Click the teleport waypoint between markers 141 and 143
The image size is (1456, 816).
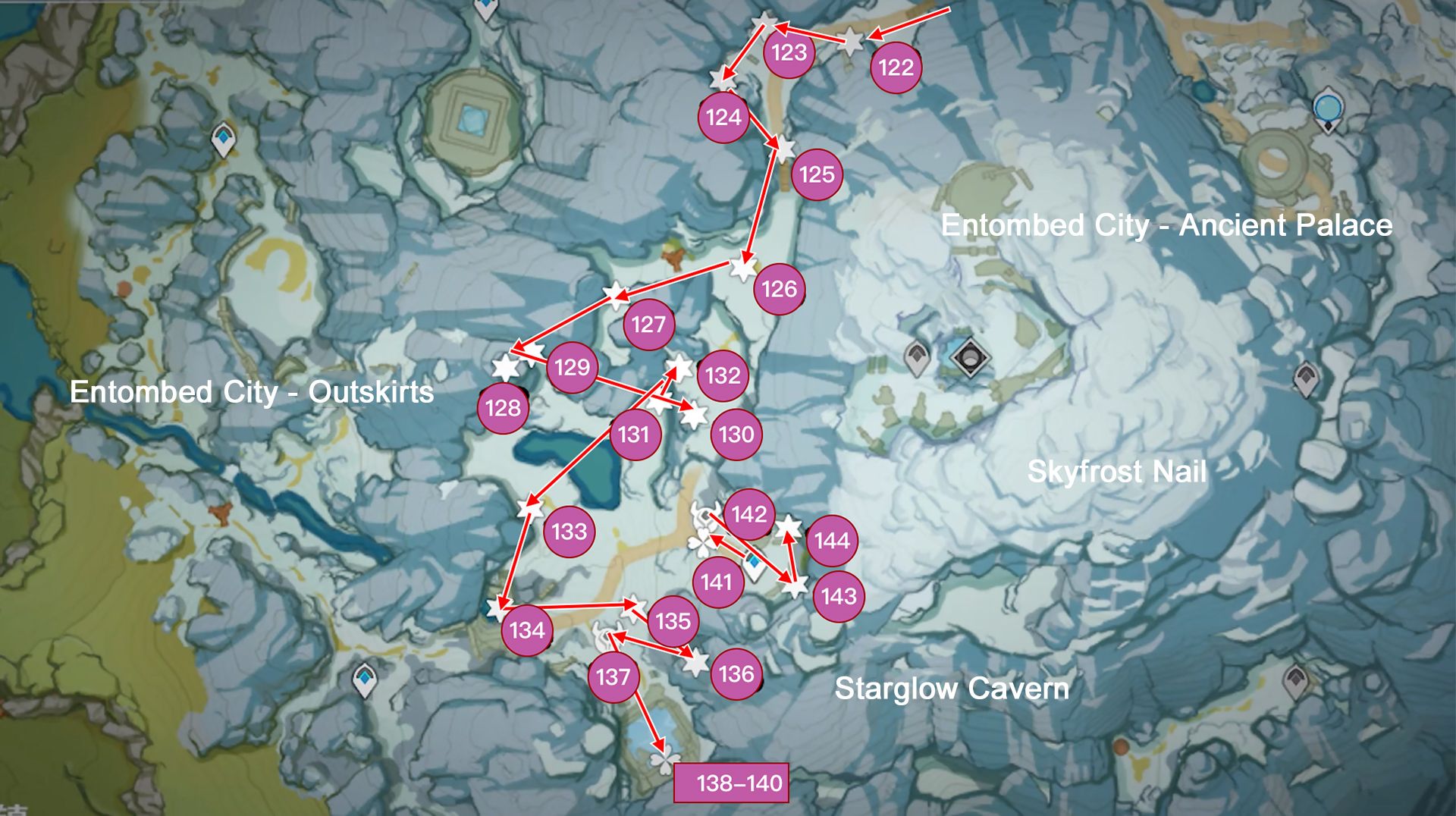pos(755,563)
